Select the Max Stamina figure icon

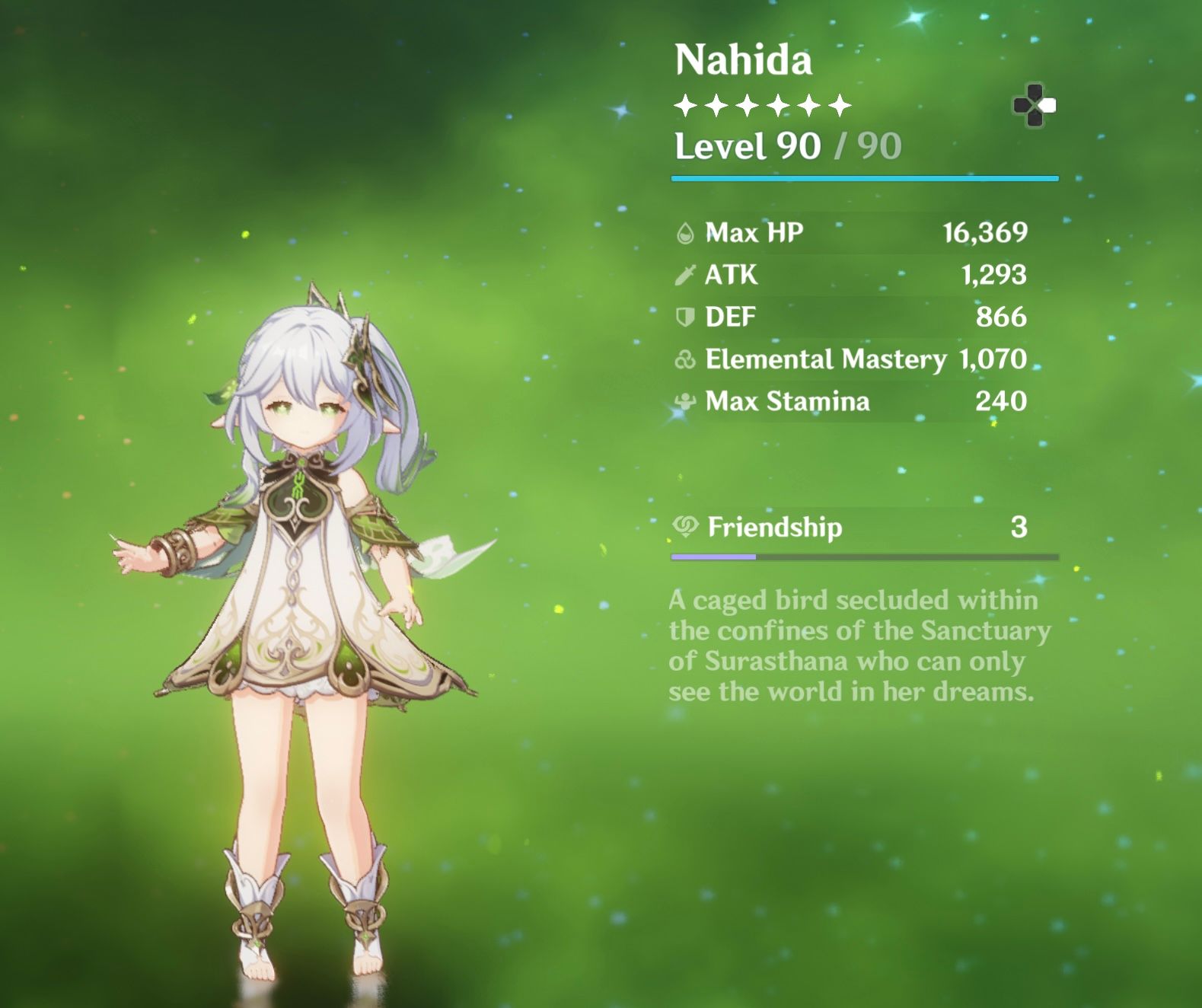pos(684,401)
